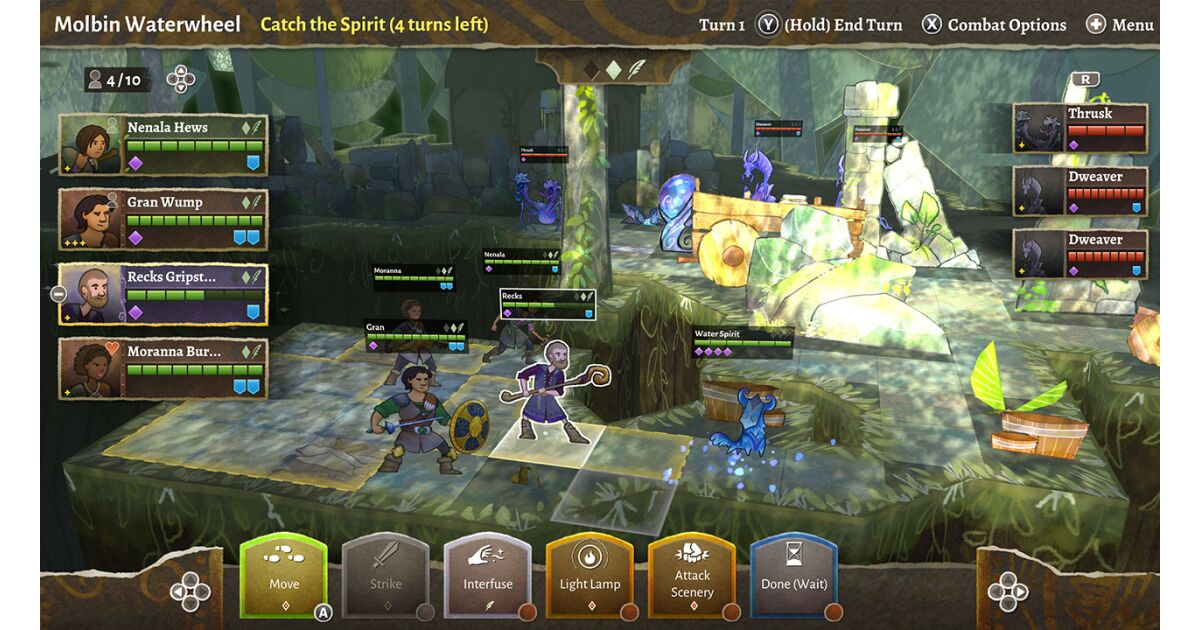Click Recks Gripst's highlighted hero panel
Viewport: 1200px width, 630px height.
pyautogui.click(x=163, y=294)
